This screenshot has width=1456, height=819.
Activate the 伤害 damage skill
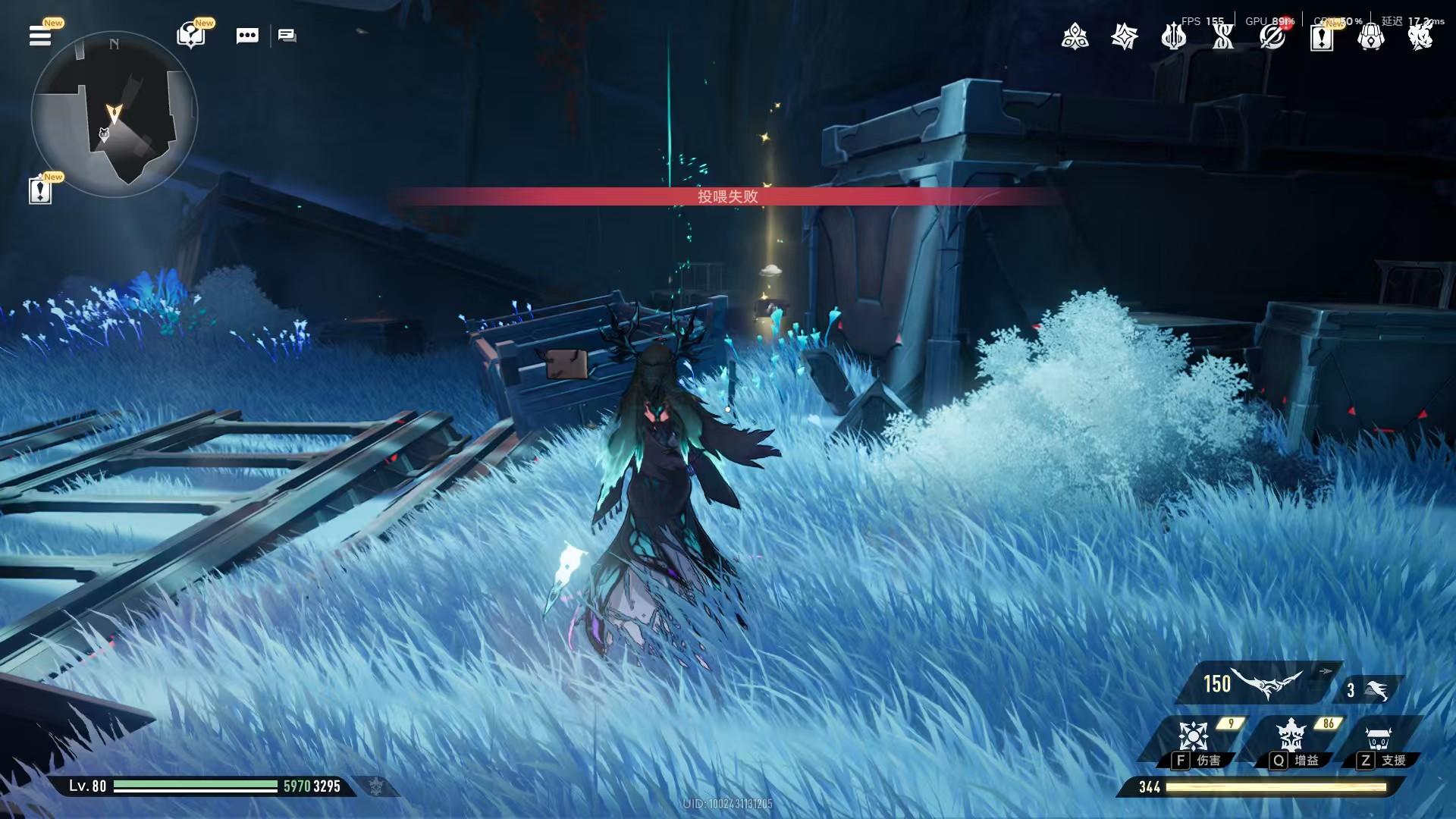1194,742
